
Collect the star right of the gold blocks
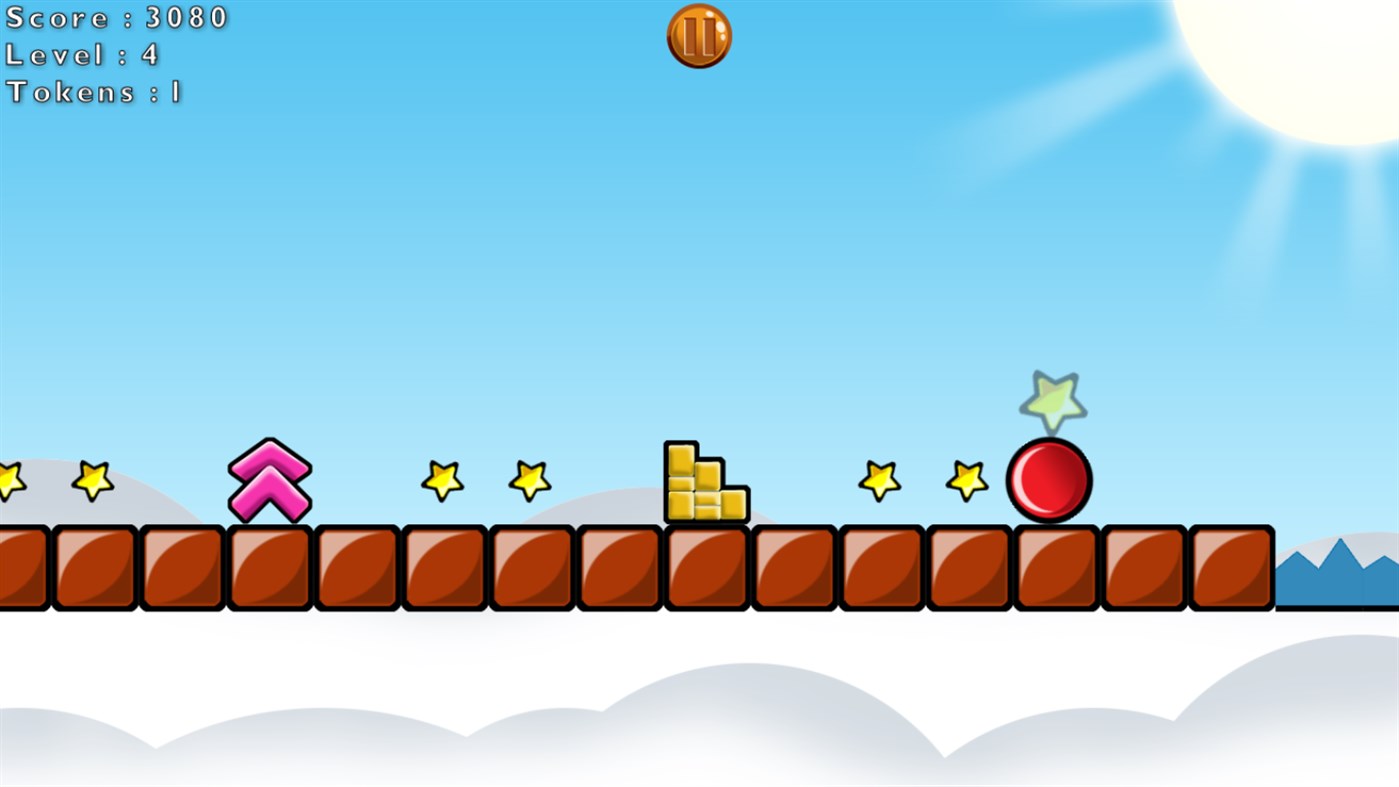coord(878,483)
